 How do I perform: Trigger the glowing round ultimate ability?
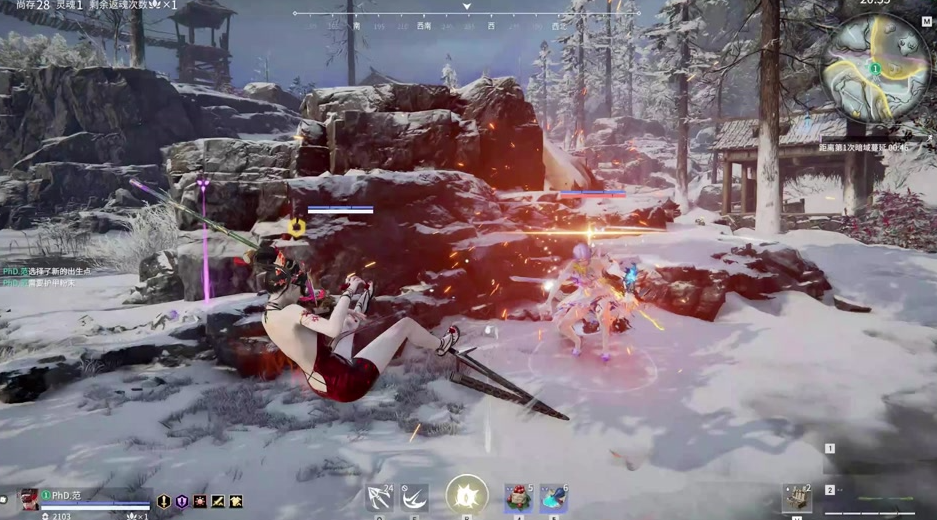466,495
